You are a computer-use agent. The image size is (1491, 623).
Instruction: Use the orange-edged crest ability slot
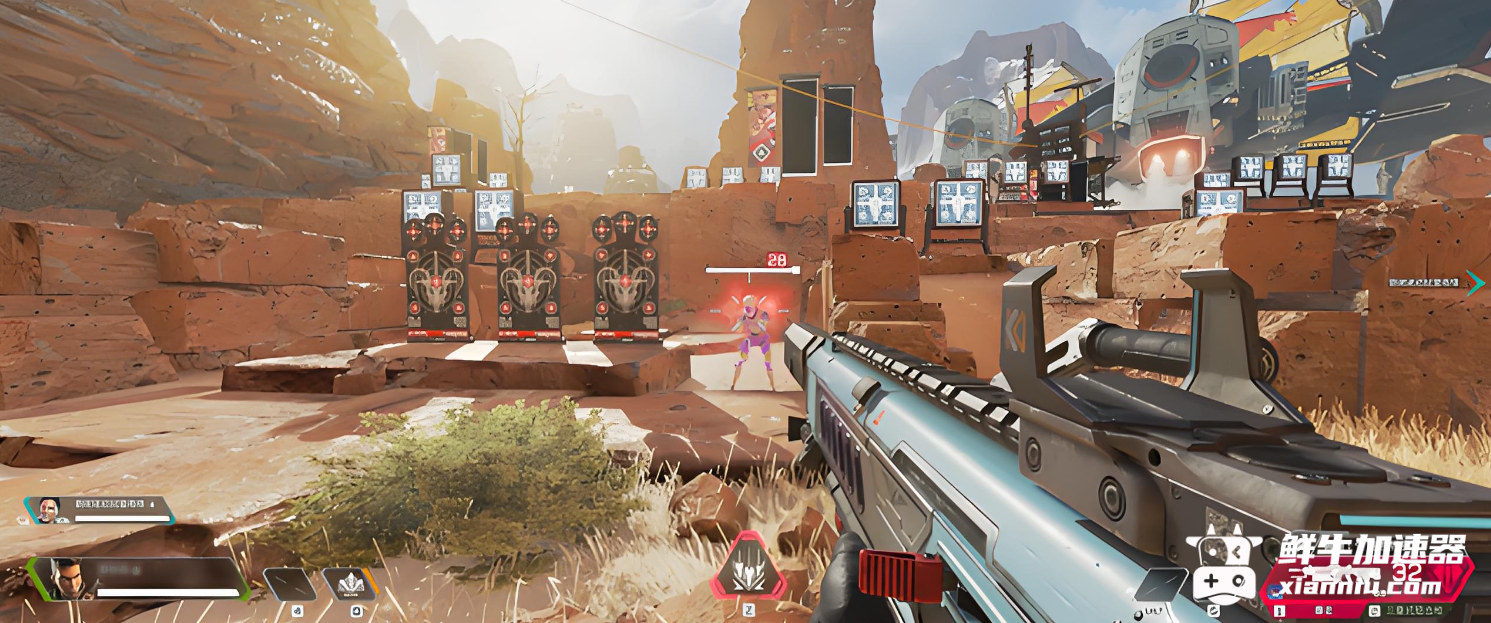[x=350, y=584]
